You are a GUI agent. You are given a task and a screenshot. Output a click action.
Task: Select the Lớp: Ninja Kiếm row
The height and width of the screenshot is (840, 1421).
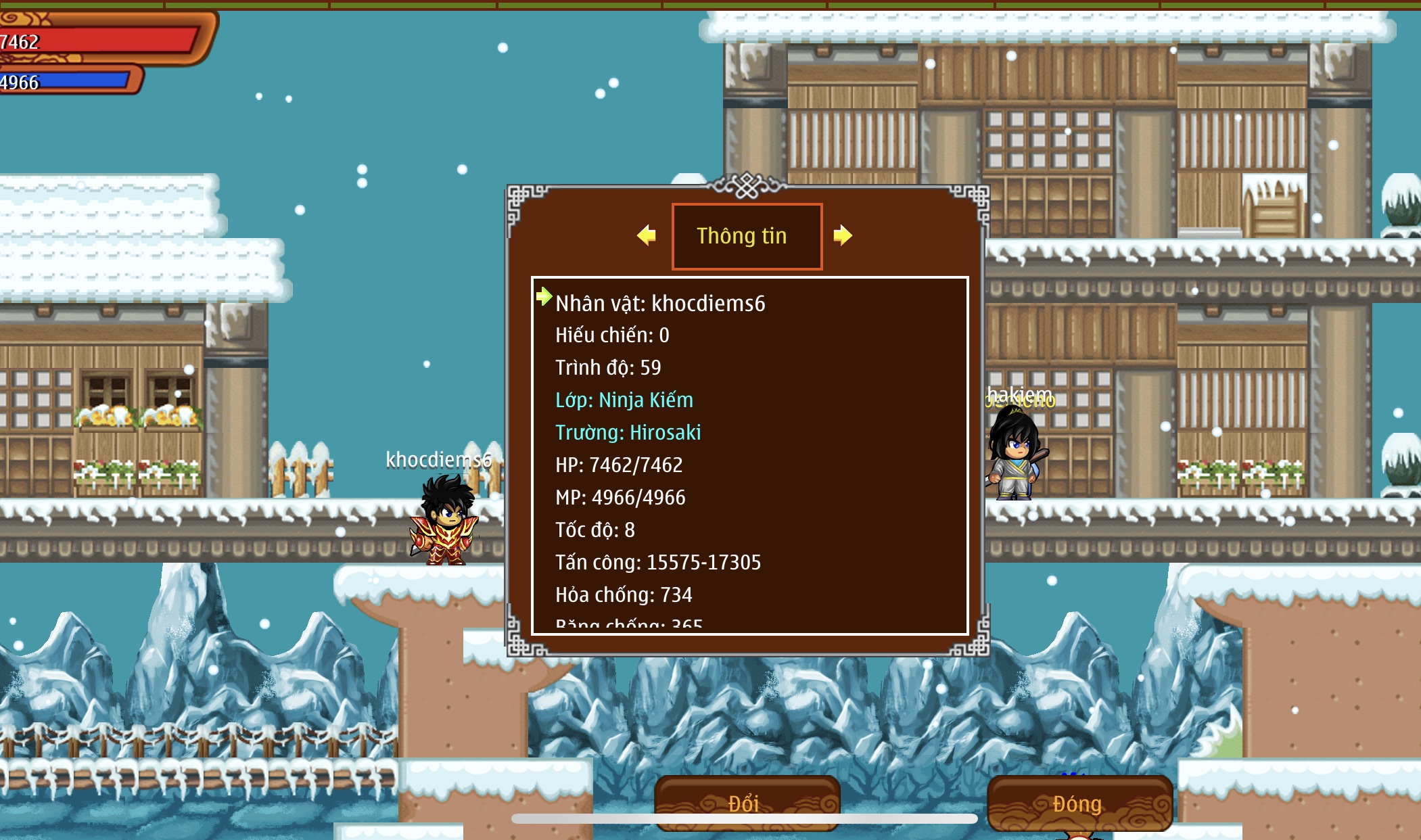tap(624, 400)
